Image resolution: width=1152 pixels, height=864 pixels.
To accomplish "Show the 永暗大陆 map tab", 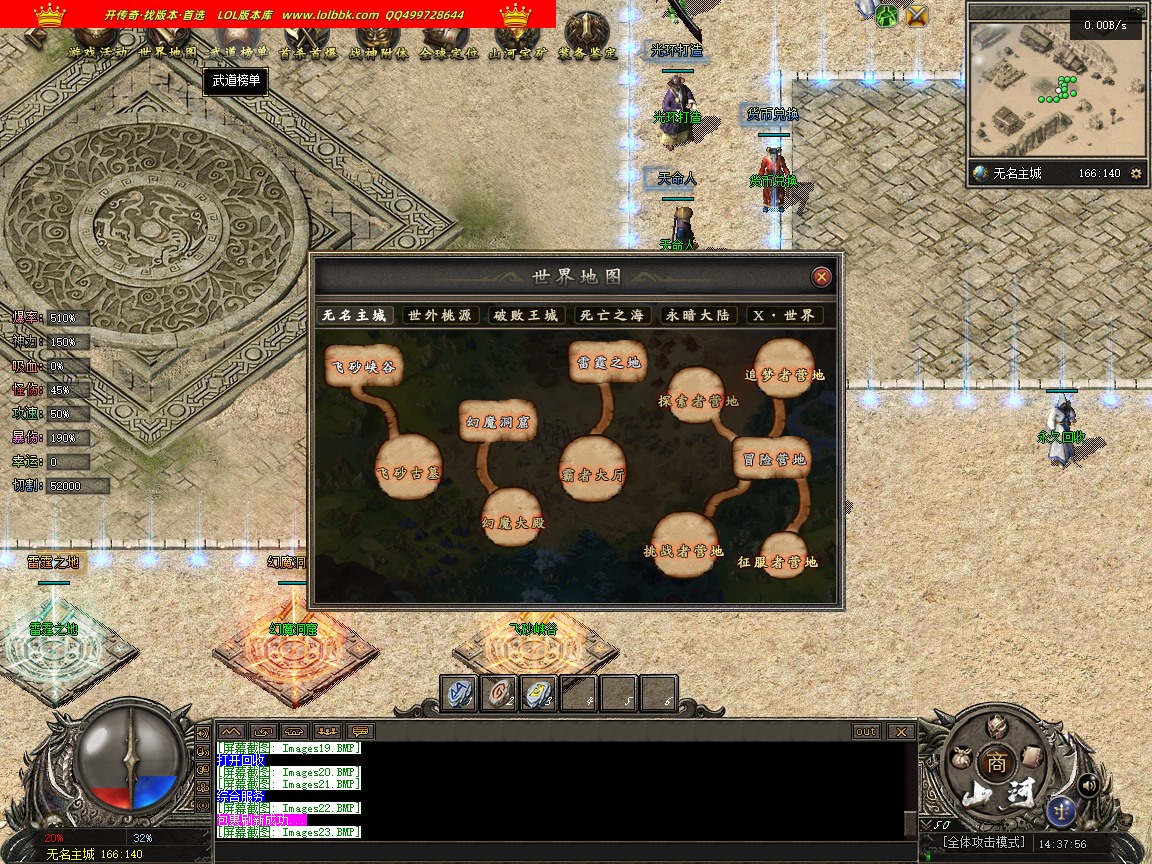I will 698,315.
